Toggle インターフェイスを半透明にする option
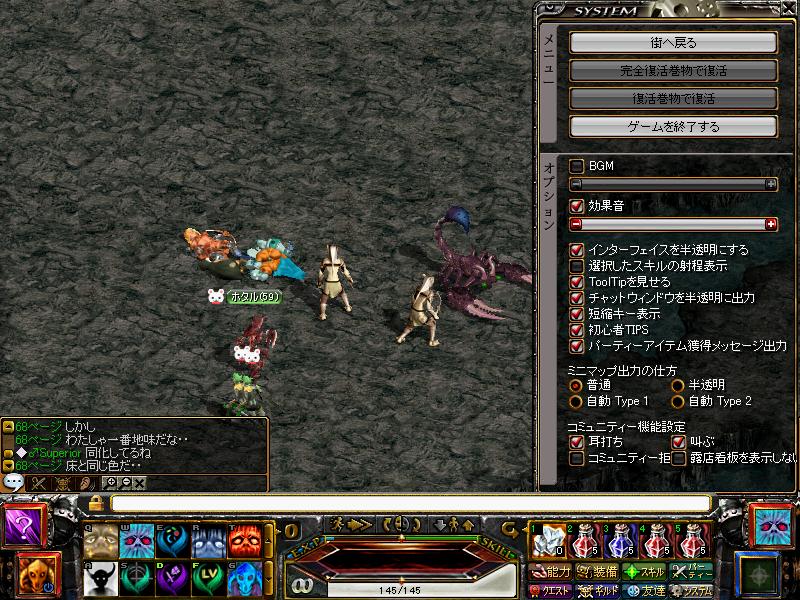The width and height of the screenshot is (800, 600). 576,250
